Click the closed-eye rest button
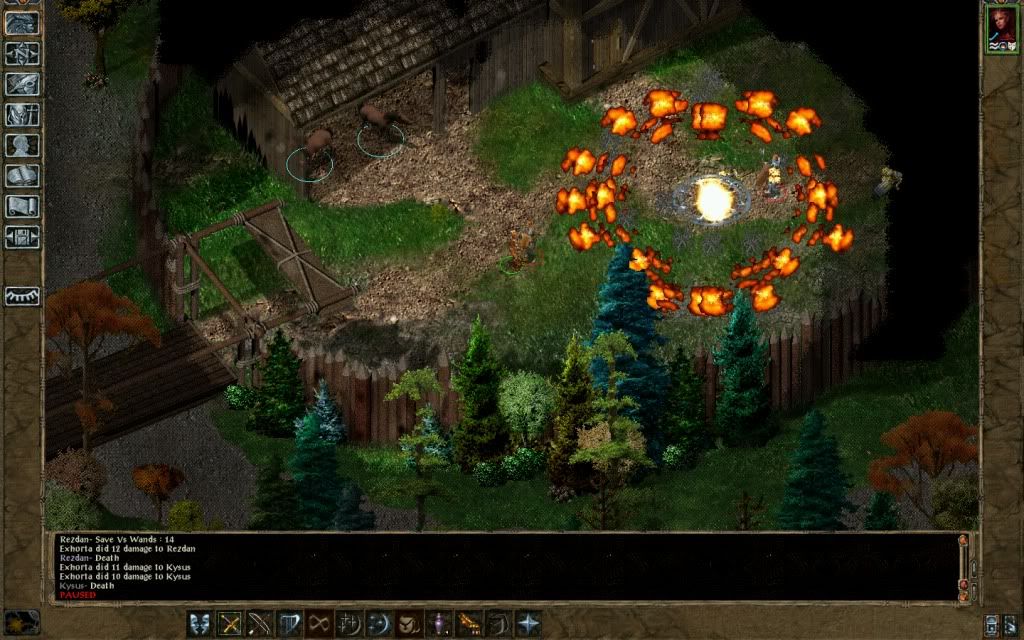This screenshot has width=1024, height=640. click(x=22, y=297)
